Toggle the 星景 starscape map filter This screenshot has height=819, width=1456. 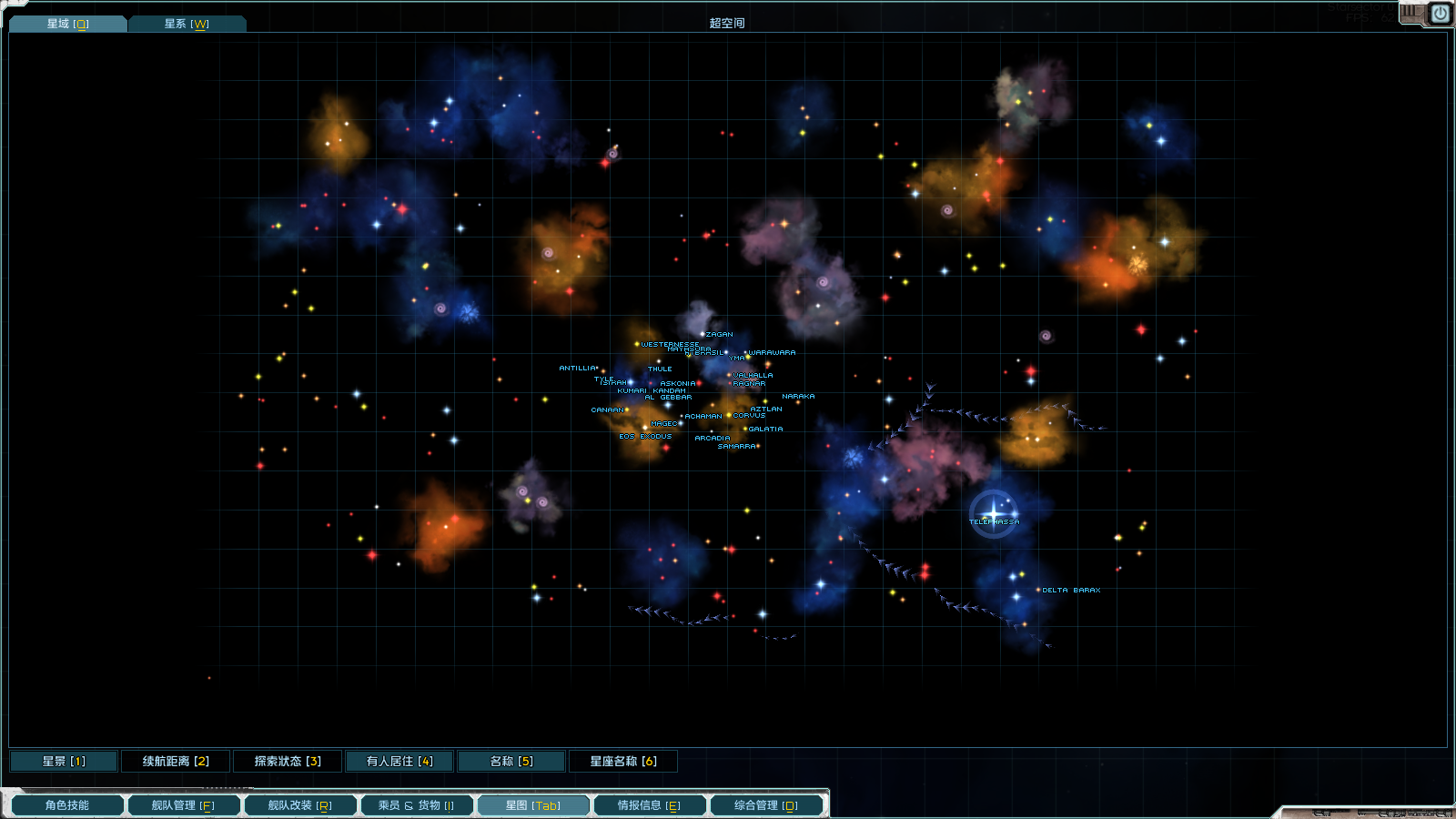point(64,761)
